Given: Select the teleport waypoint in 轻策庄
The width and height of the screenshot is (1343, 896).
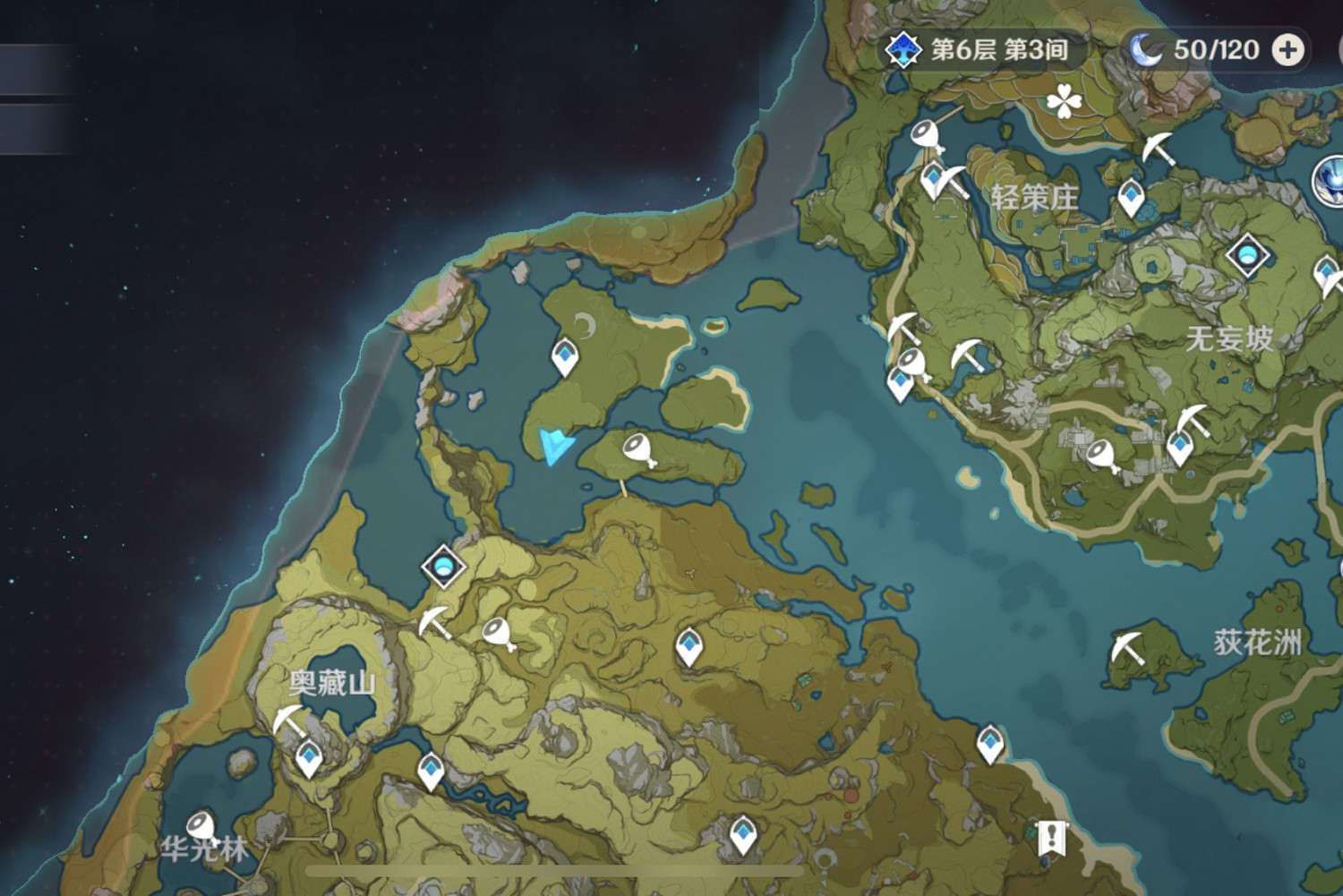Looking at the screenshot, I should tap(1130, 196).
